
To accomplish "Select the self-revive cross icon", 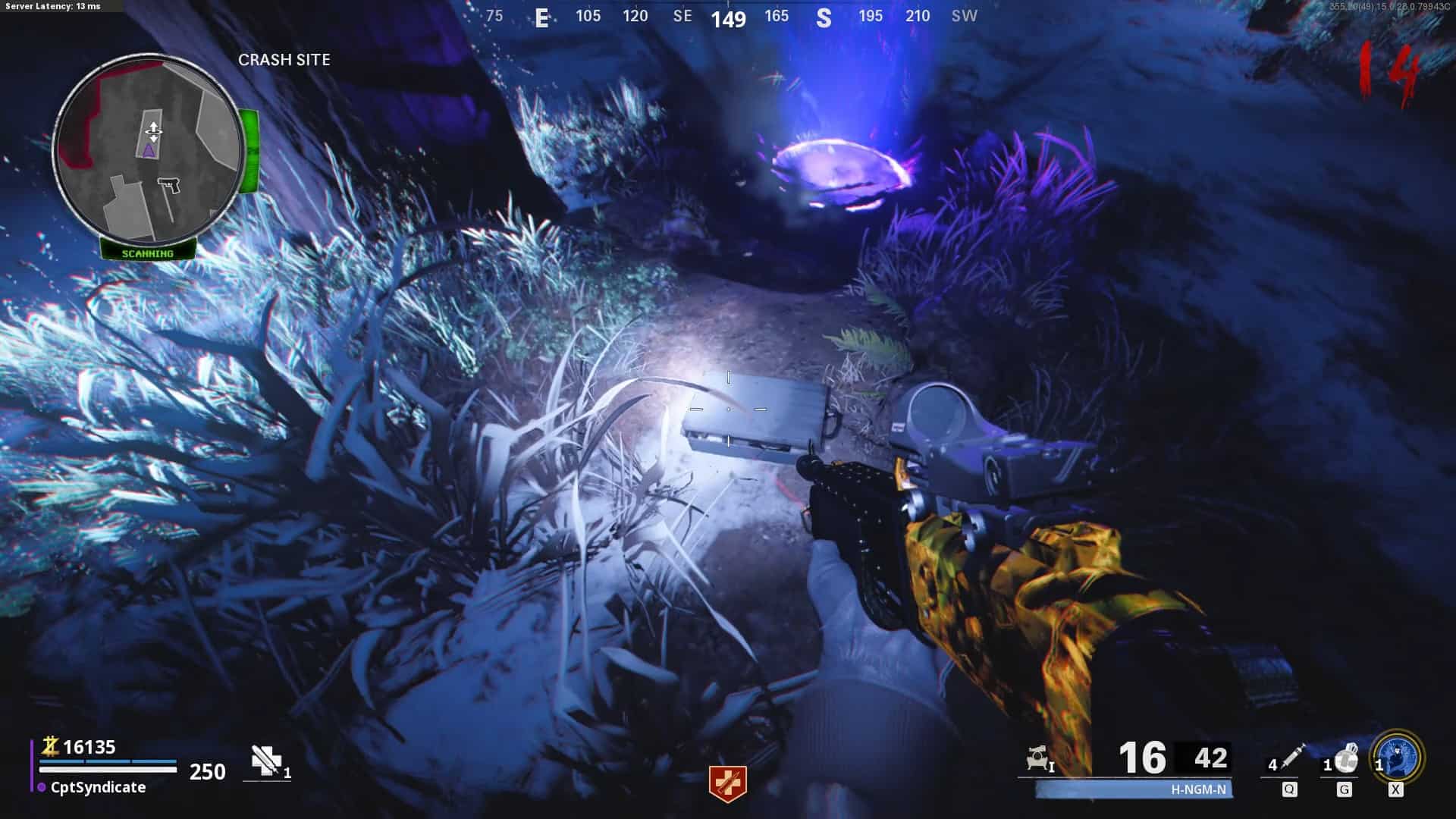I will (265, 761).
